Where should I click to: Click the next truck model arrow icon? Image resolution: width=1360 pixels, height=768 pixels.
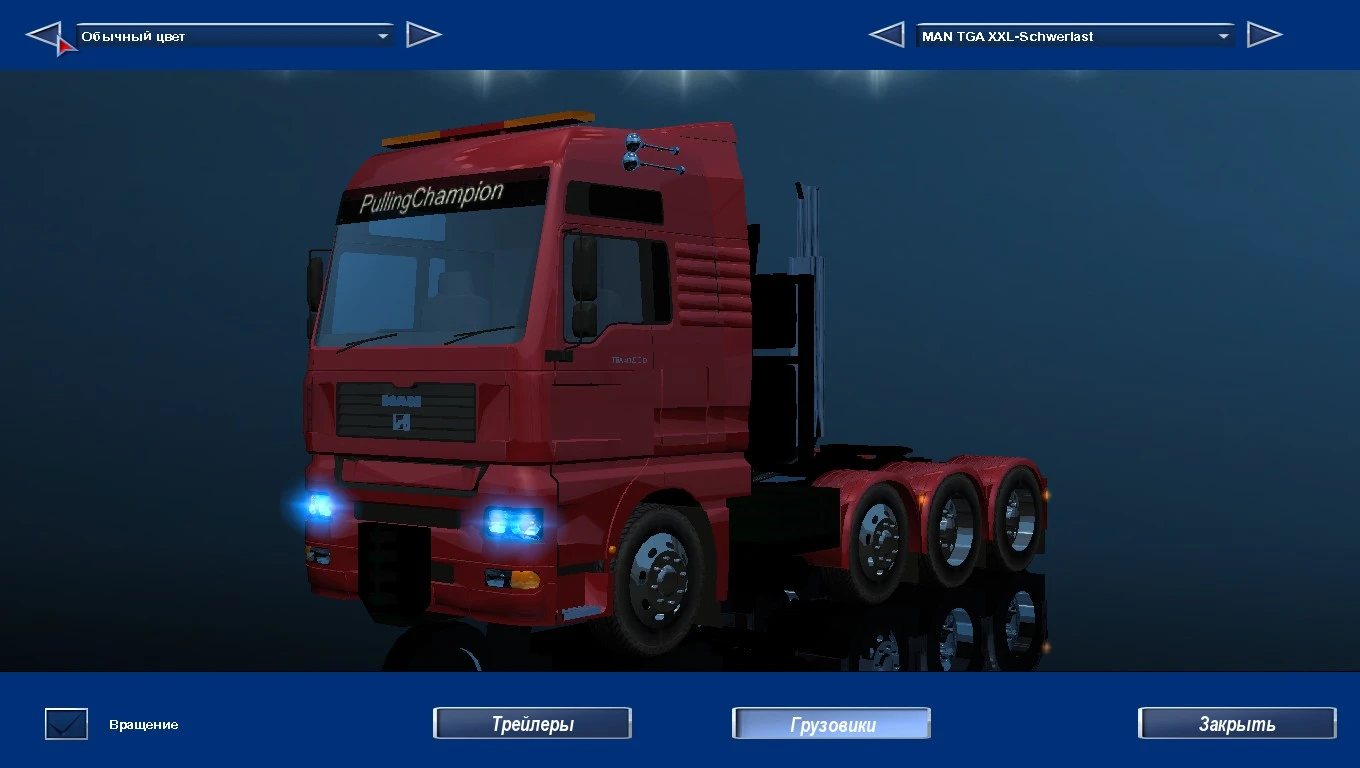click(1265, 33)
